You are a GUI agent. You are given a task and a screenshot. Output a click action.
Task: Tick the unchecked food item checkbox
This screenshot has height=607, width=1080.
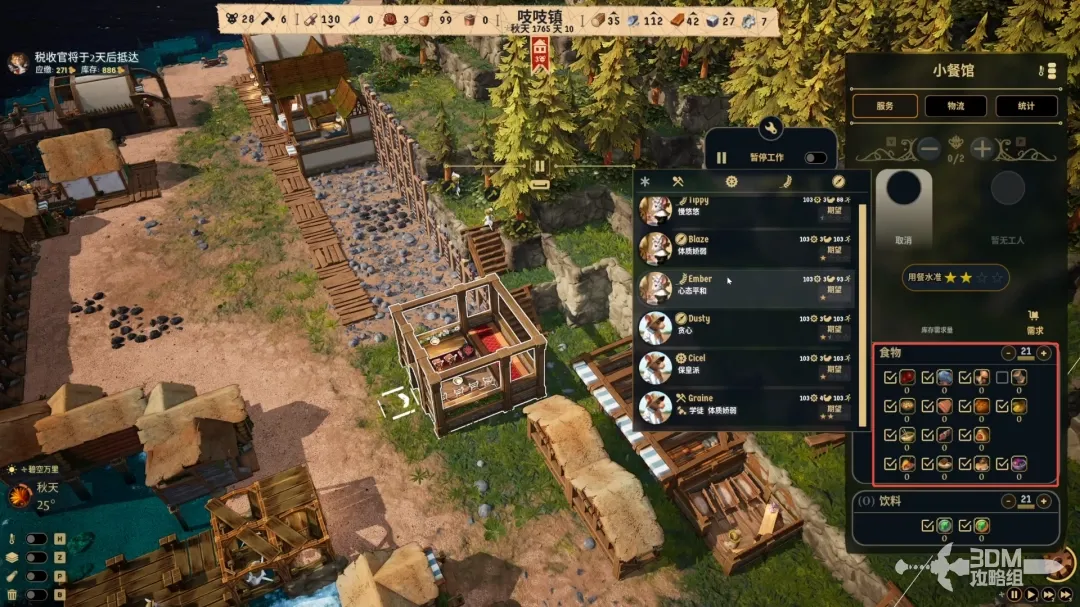coord(1002,377)
